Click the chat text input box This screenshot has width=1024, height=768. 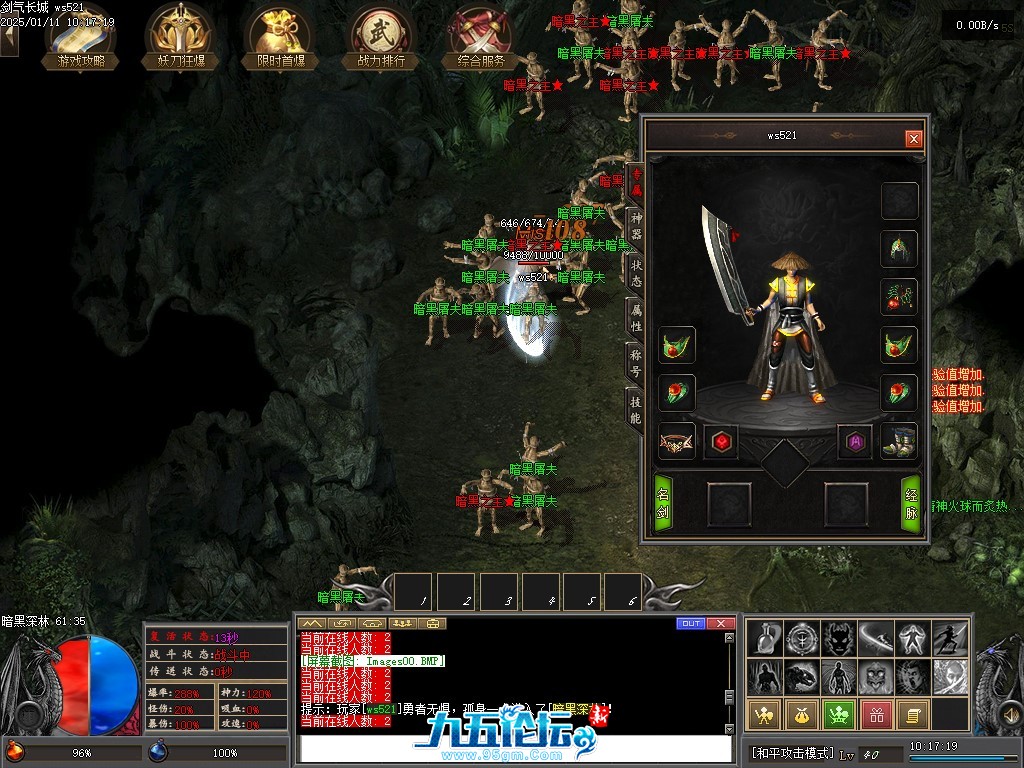pos(515,748)
